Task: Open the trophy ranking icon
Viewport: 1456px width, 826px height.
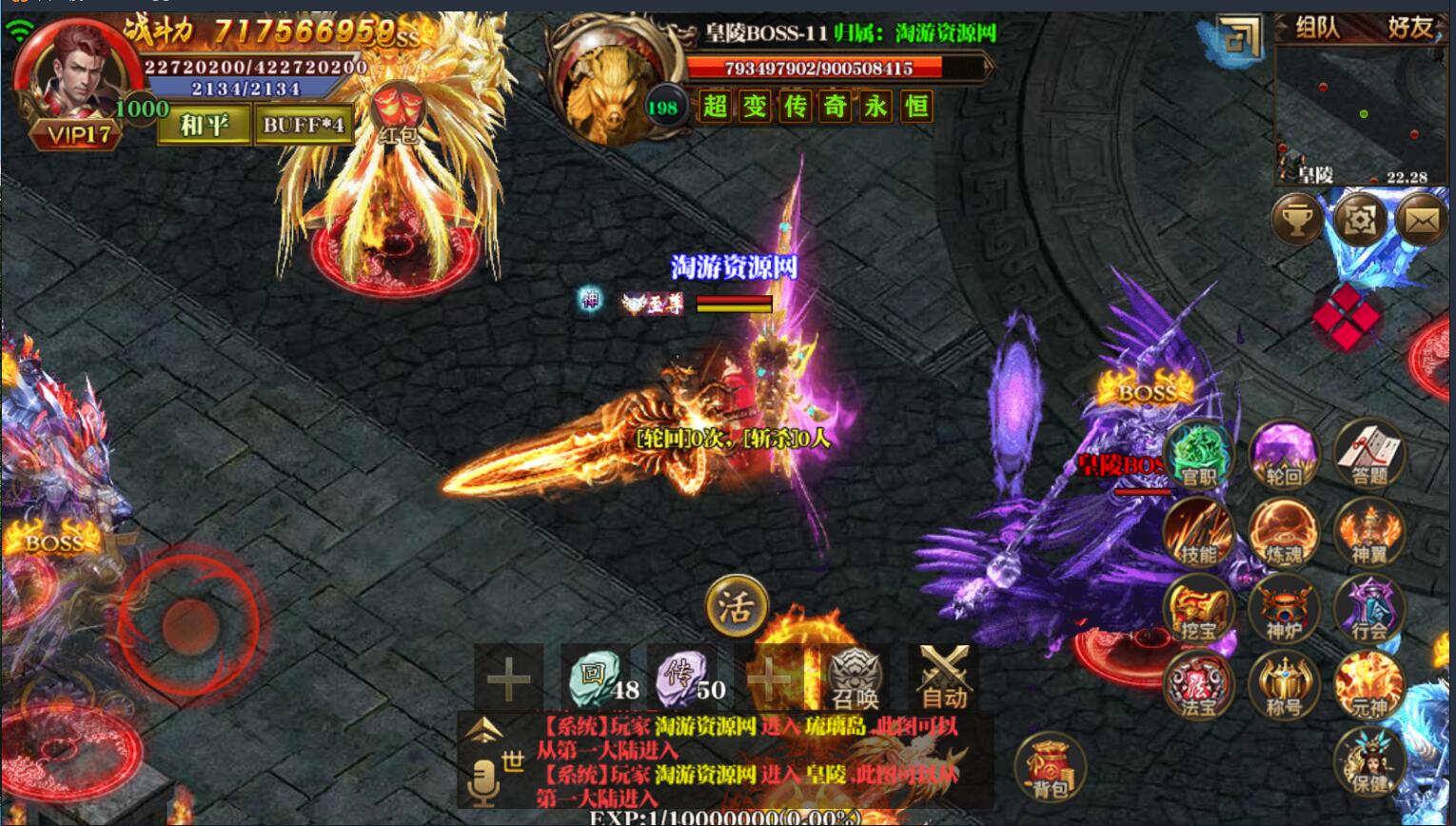Action: pyautogui.click(x=1296, y=220)
